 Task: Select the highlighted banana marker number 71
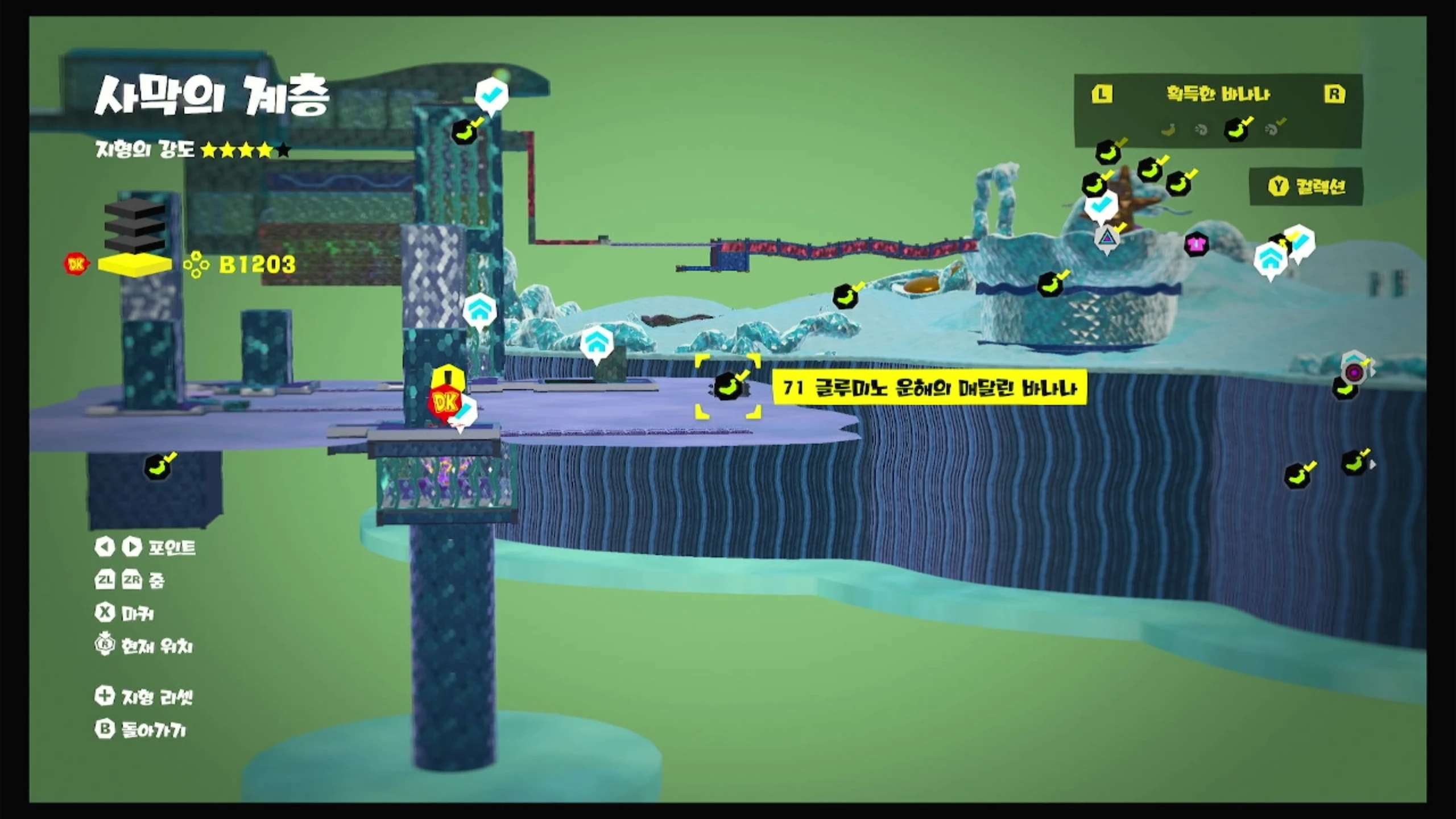727,387
